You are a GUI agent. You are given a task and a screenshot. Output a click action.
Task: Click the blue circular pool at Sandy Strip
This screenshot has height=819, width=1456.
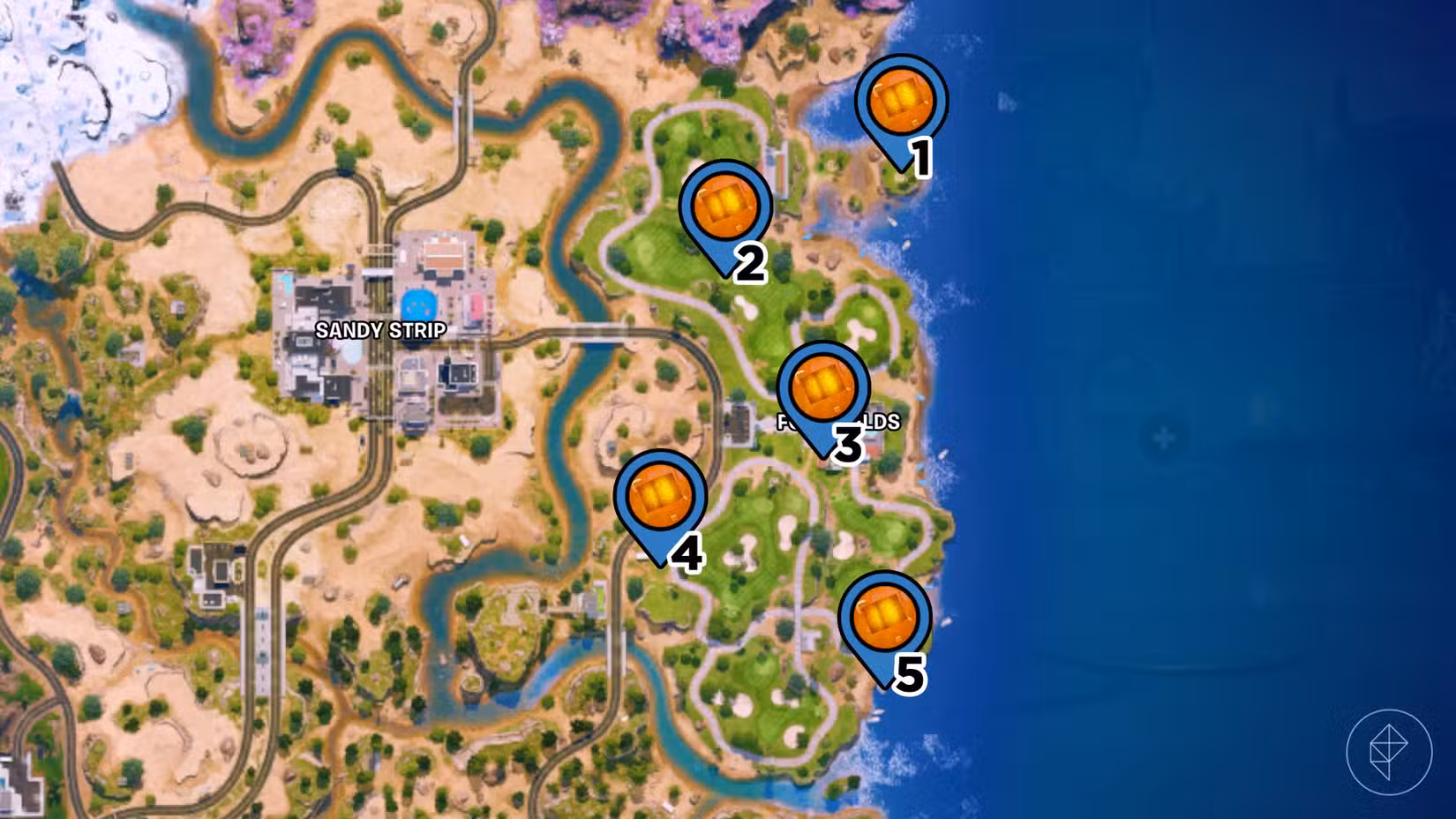coord(417,304)
